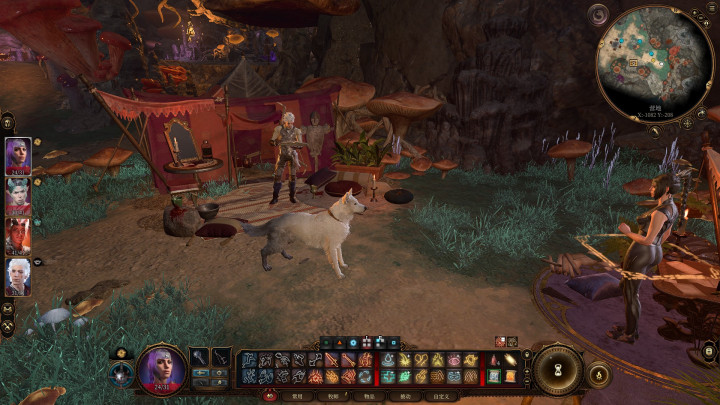Activate the green-framed scroll hotbar item
The height and width of the screenshot is (405, 720).
click(x=494, y=376)
